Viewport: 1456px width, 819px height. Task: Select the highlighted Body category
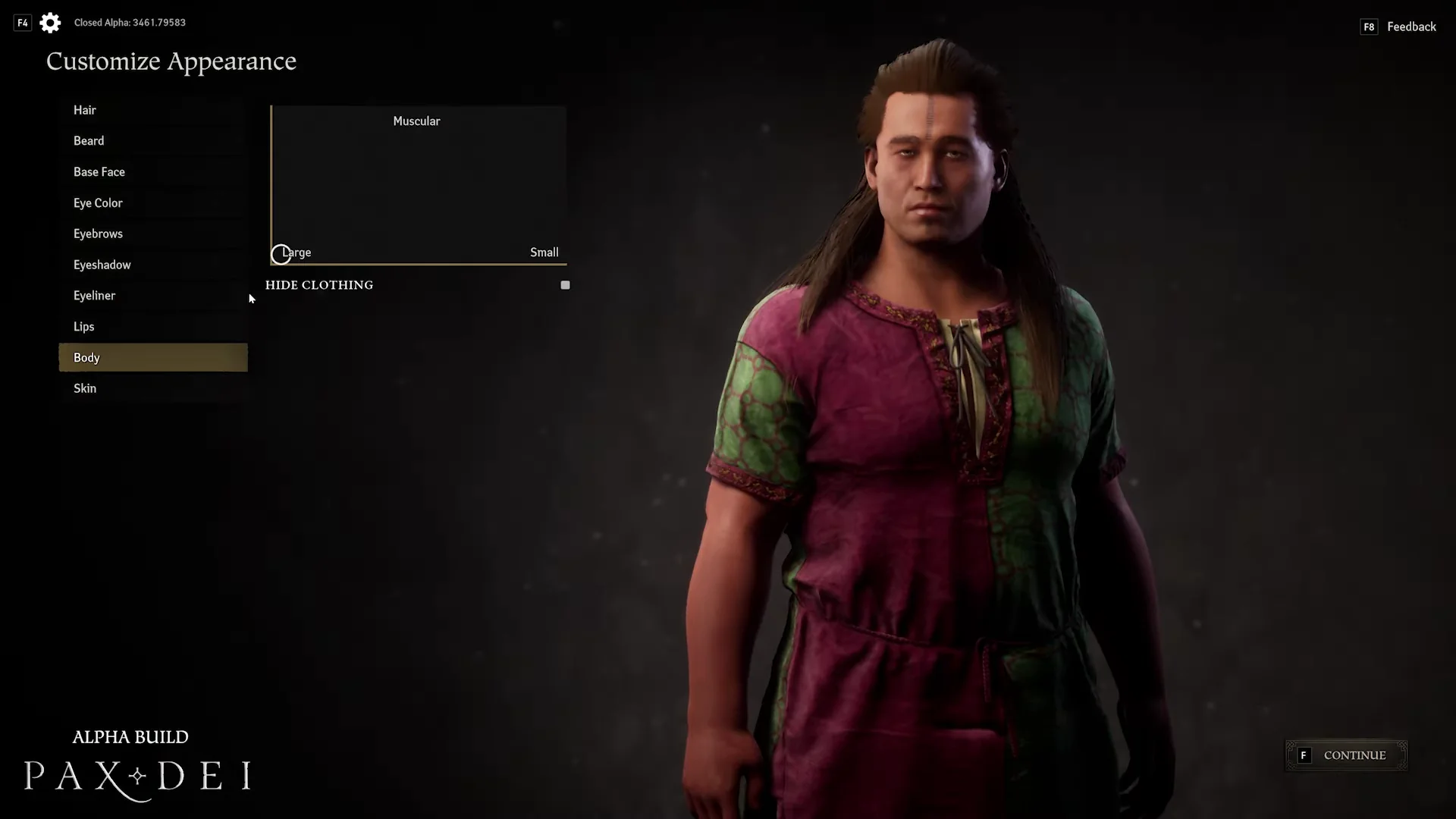click(152, 357)
